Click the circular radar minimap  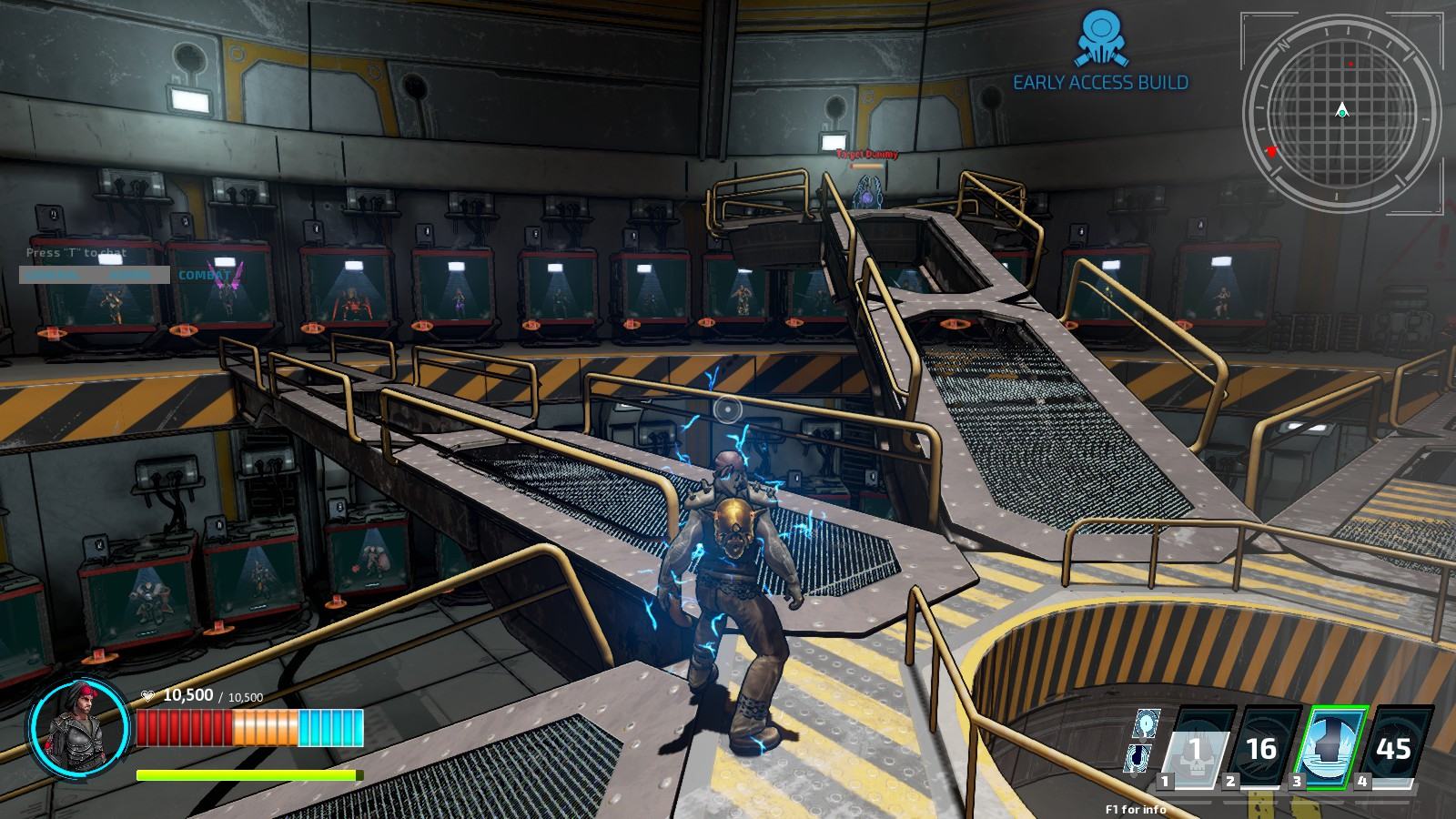click(x=1341, y=112)
